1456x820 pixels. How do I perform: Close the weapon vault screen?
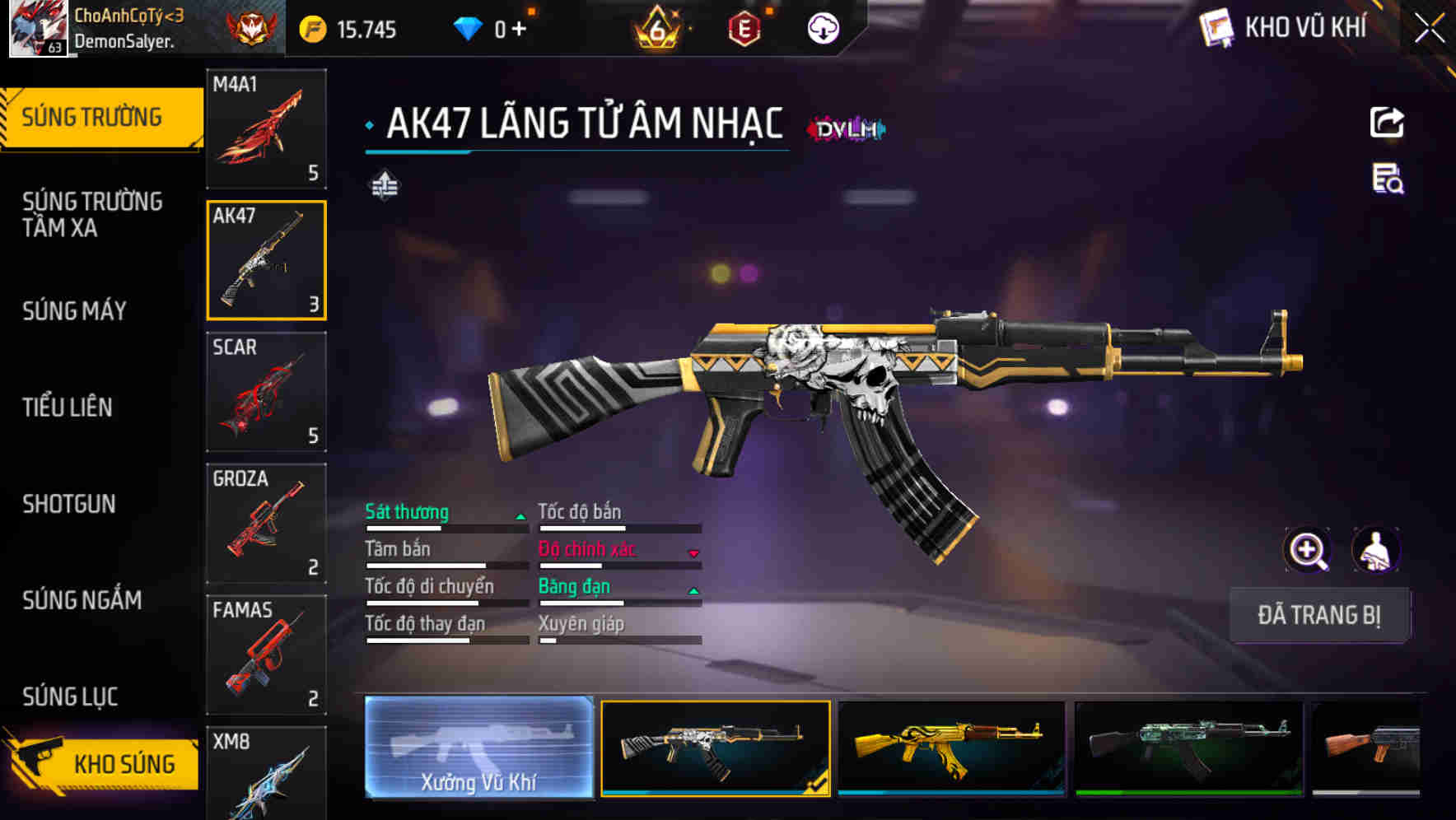(1430, 28)
